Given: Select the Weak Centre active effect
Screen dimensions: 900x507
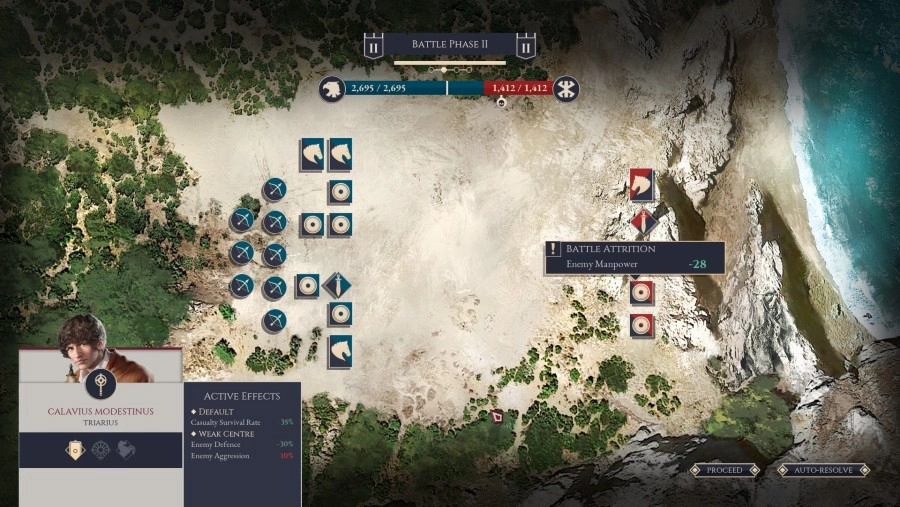Looking at the screenshot, I should coord(230,433).
